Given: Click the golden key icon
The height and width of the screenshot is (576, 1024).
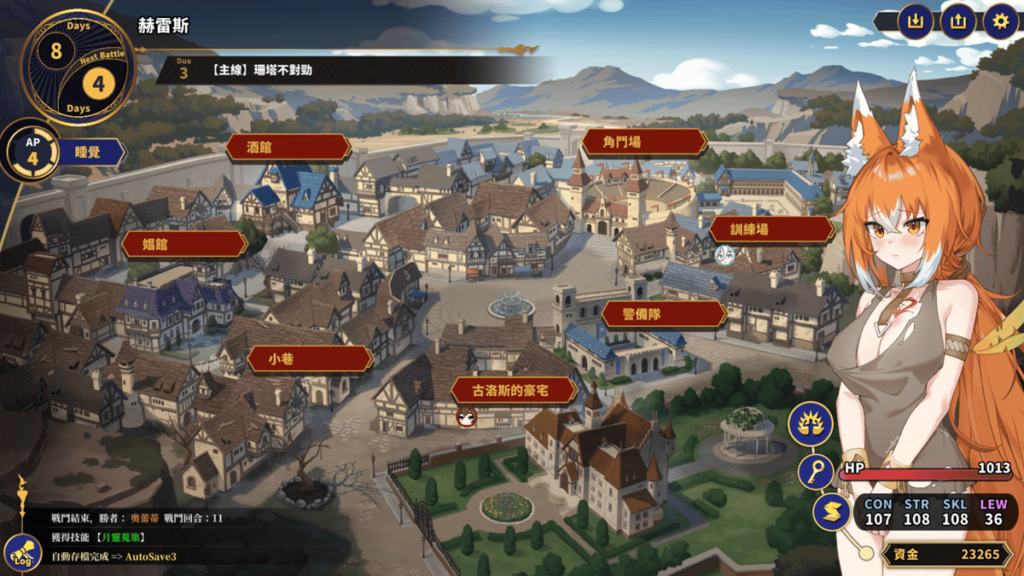Looking at the screenshot, I should 817,471.
